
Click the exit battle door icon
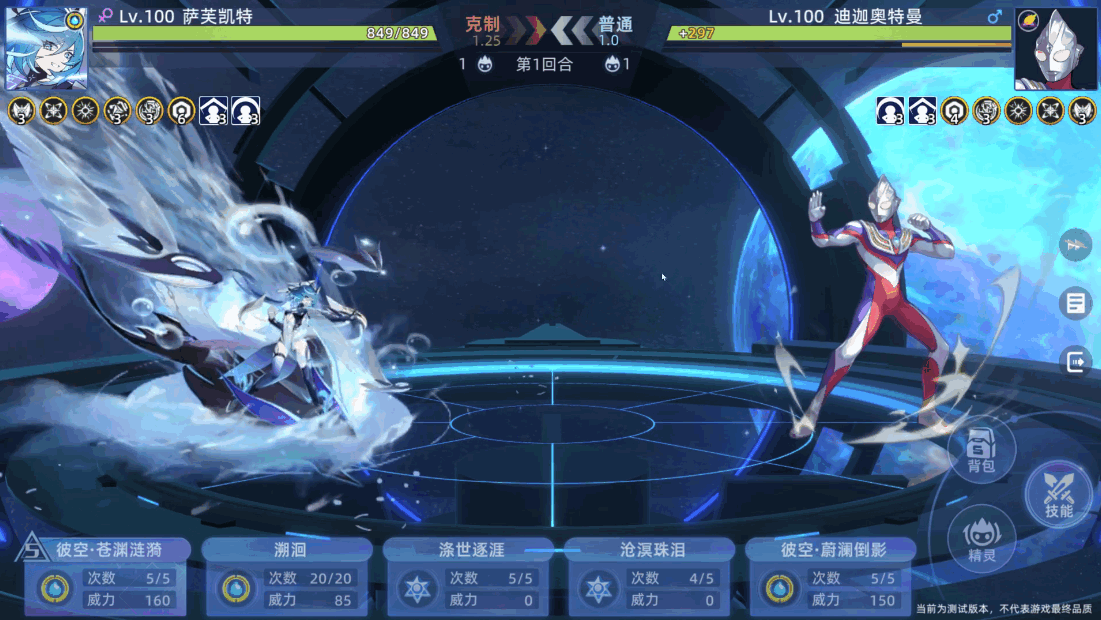1076,361
